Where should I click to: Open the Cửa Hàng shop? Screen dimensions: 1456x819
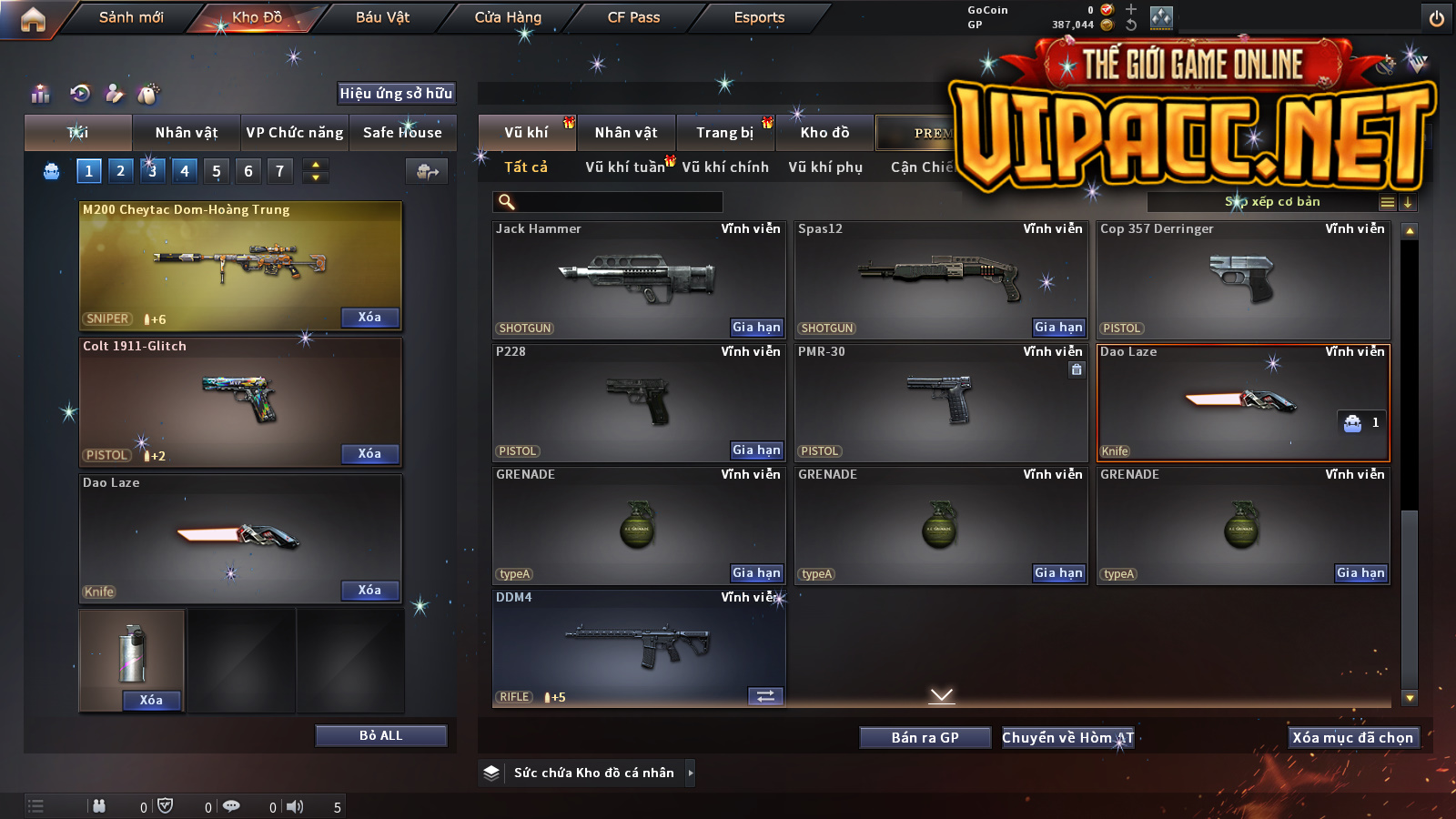click(x=508, y=17)
